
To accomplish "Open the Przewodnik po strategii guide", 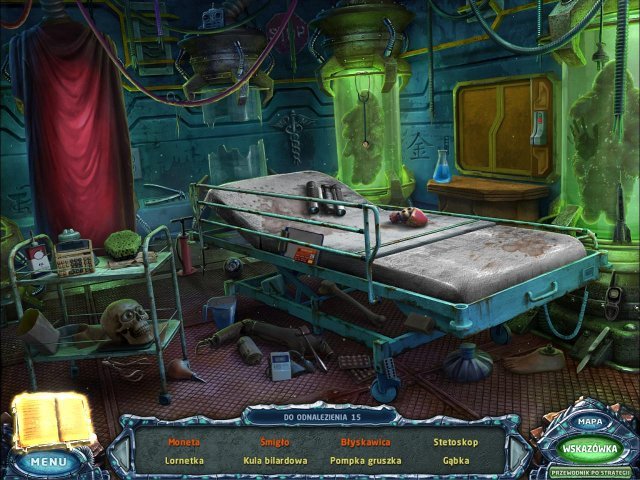I will [x=586, y=472].
